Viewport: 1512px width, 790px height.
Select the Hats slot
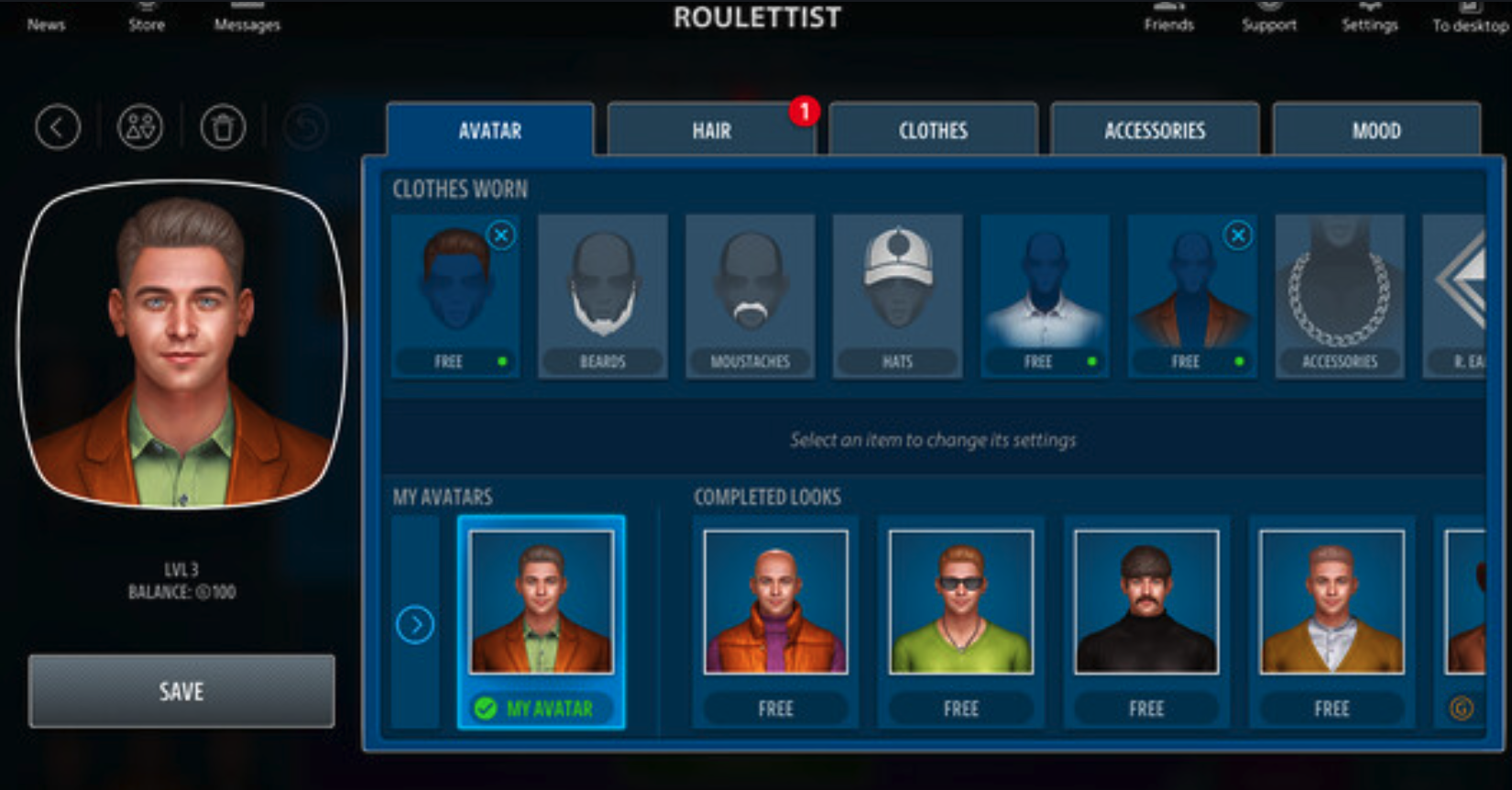(x=897, y=295)
